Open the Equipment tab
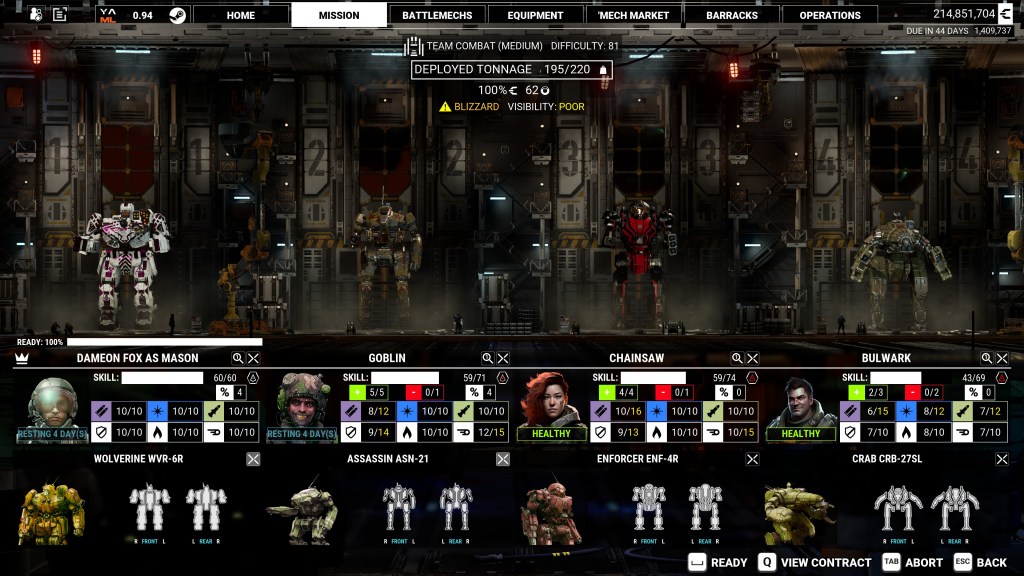This screenshot has height=576, width=1024. click(535, 15)
